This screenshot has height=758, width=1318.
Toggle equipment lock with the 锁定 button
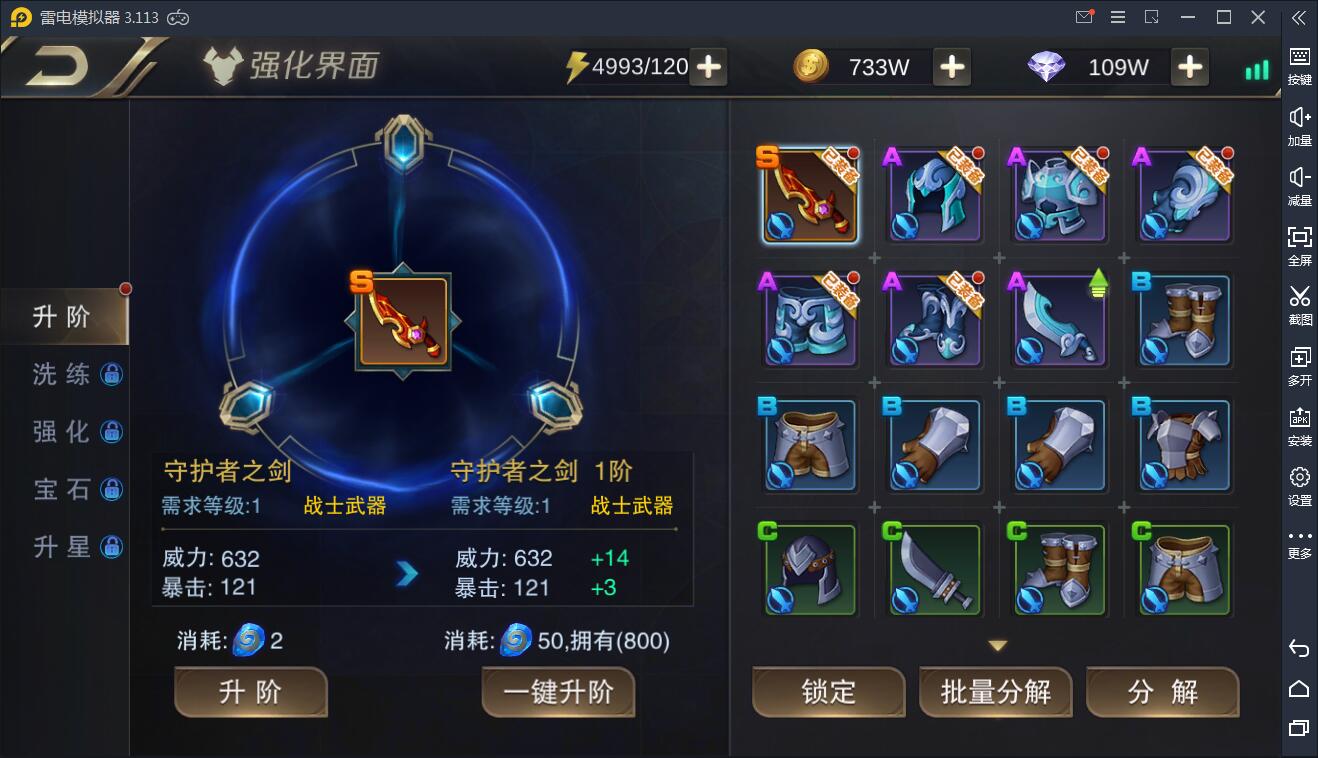828,691
